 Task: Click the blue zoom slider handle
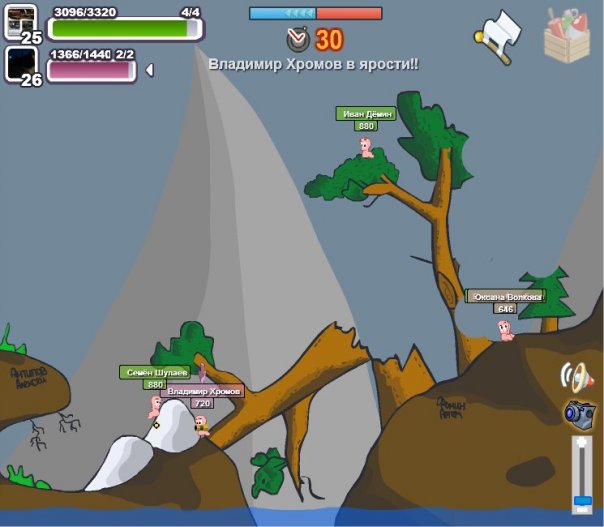click(580, 500)
